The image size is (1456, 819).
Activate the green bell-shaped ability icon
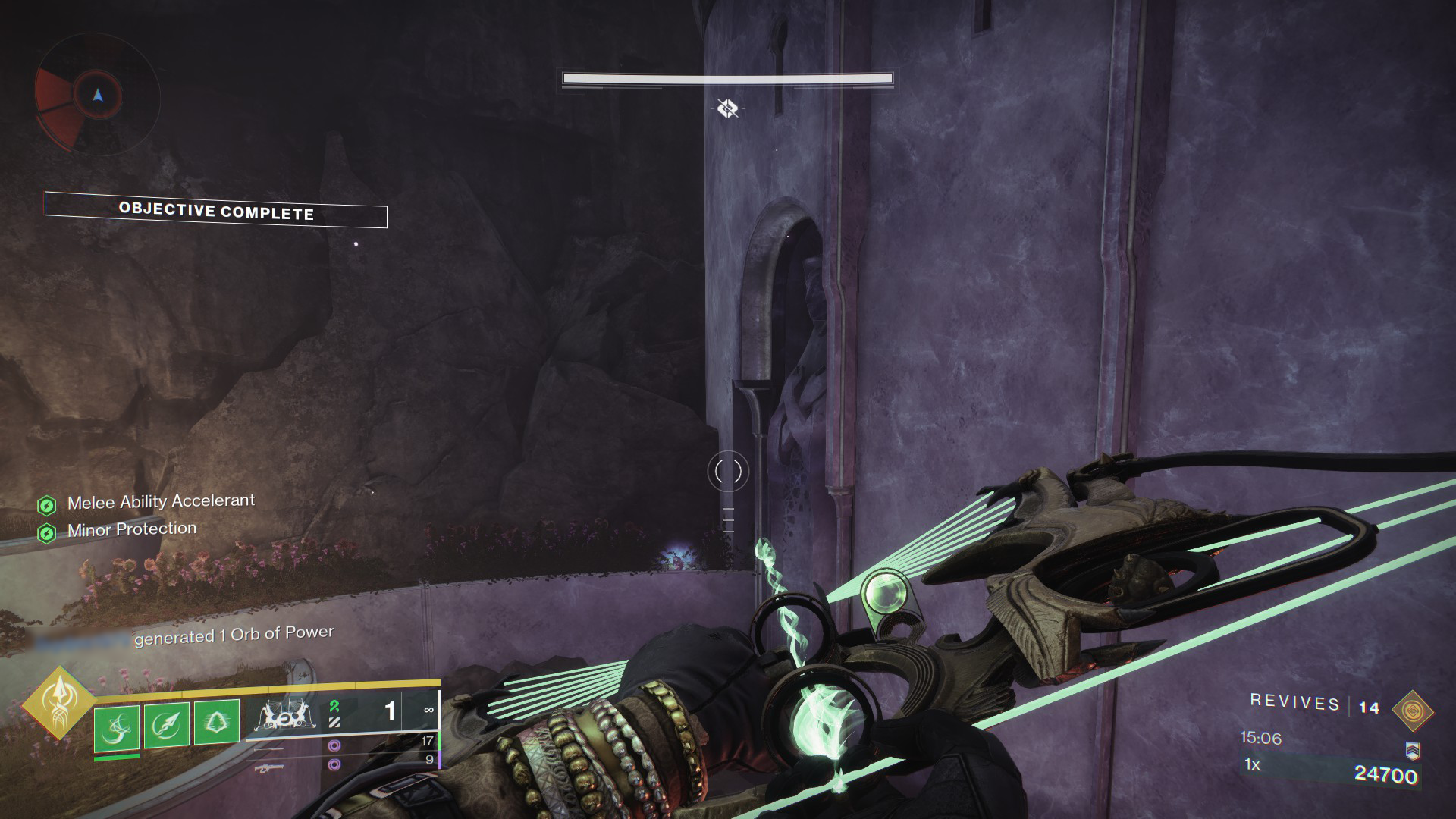(x=217, y=722)
